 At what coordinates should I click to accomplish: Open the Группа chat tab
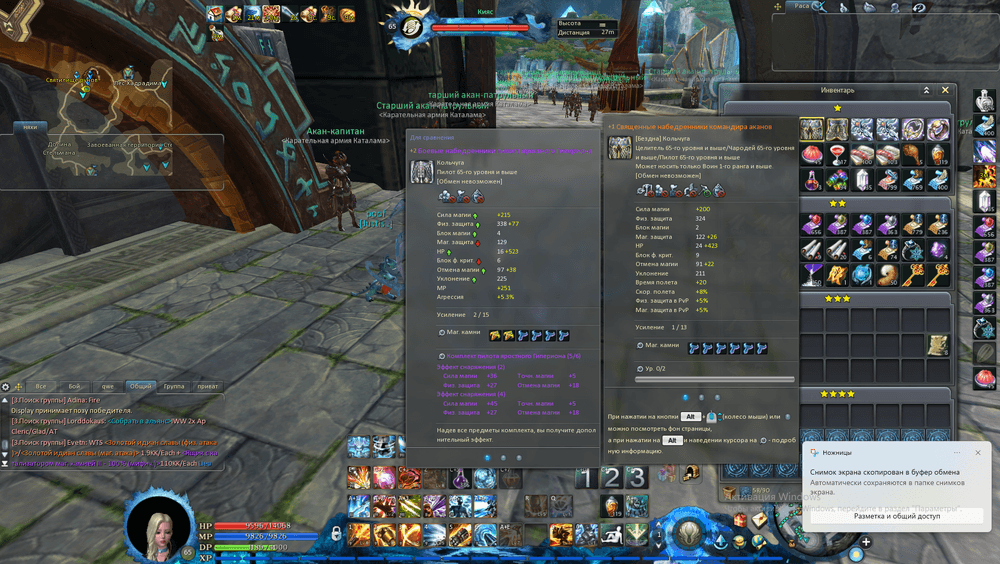tap(173, 386)
